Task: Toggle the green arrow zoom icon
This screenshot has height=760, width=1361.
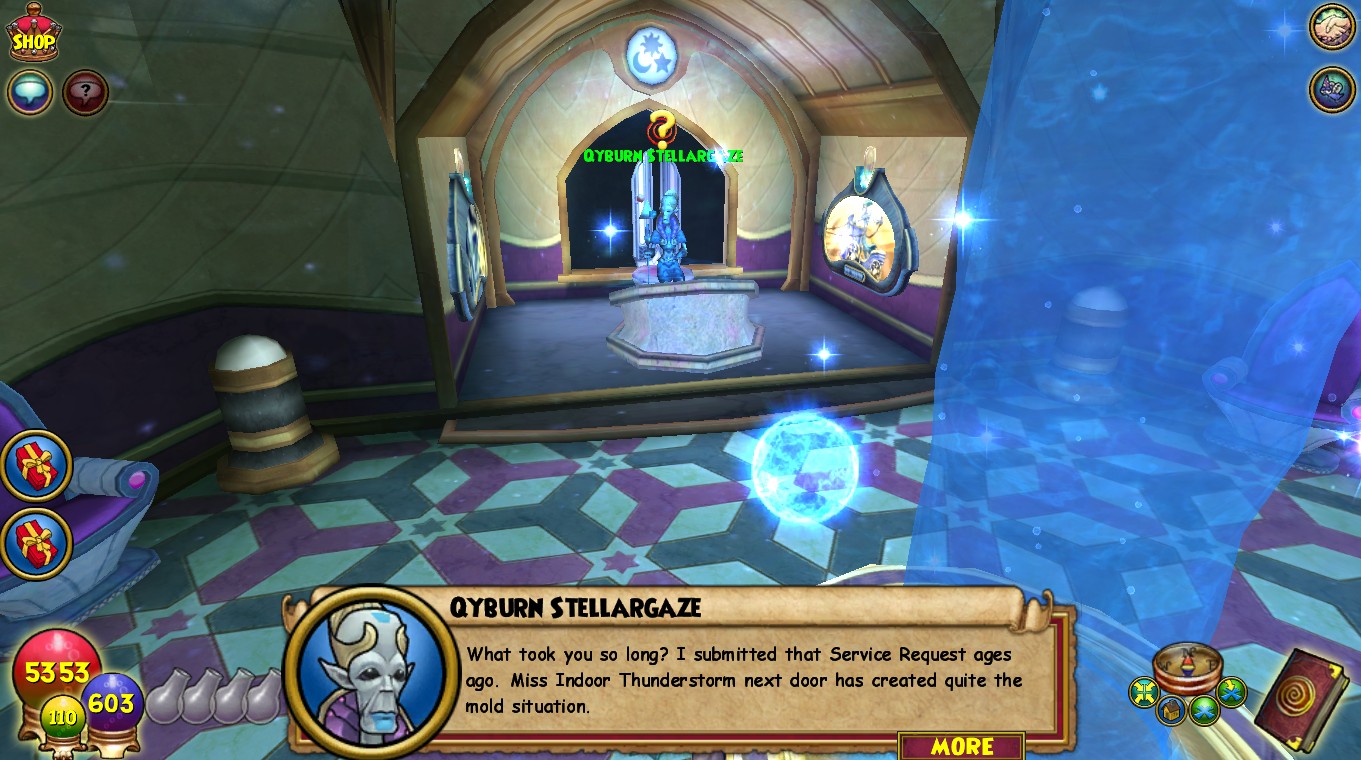Action: tap(1231, 690)
